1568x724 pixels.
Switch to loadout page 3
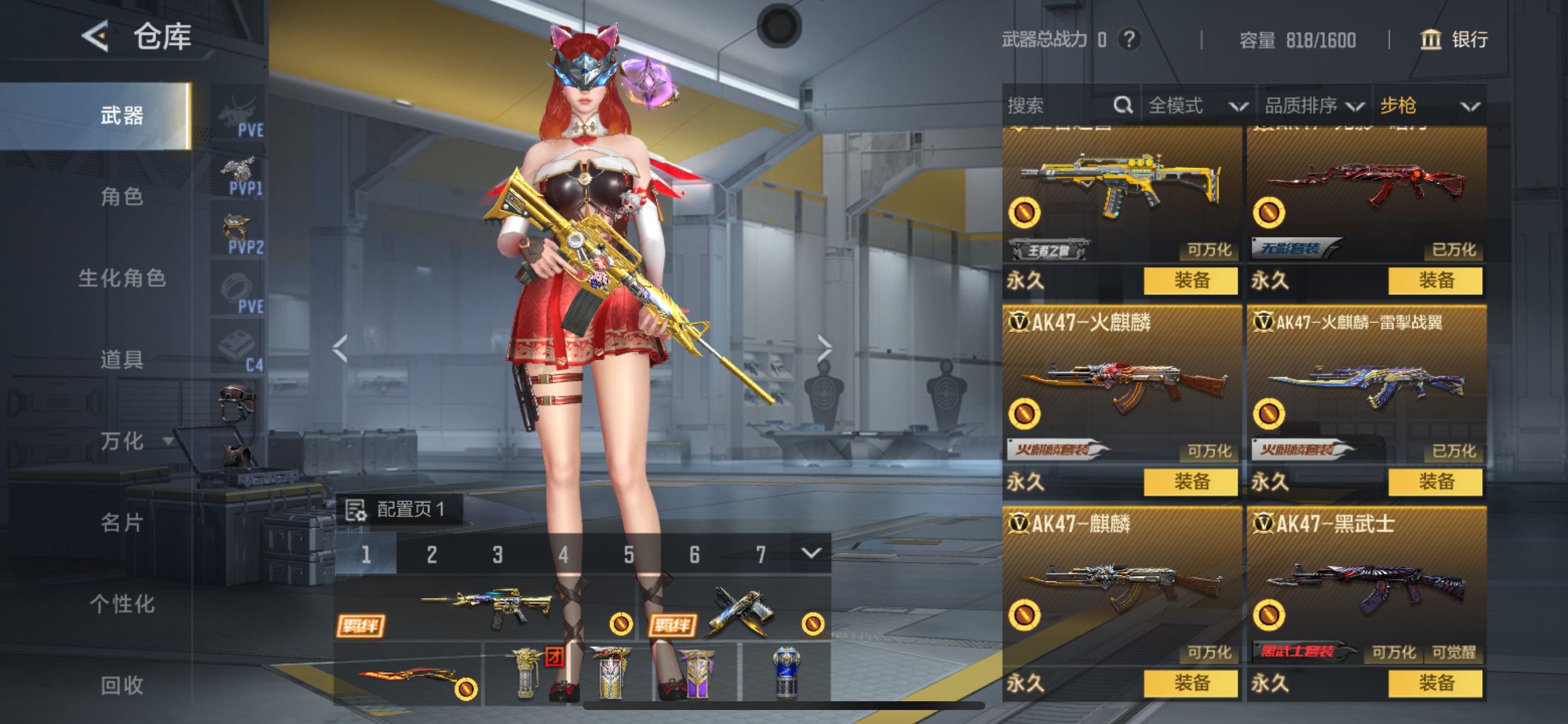click(498, 554)
